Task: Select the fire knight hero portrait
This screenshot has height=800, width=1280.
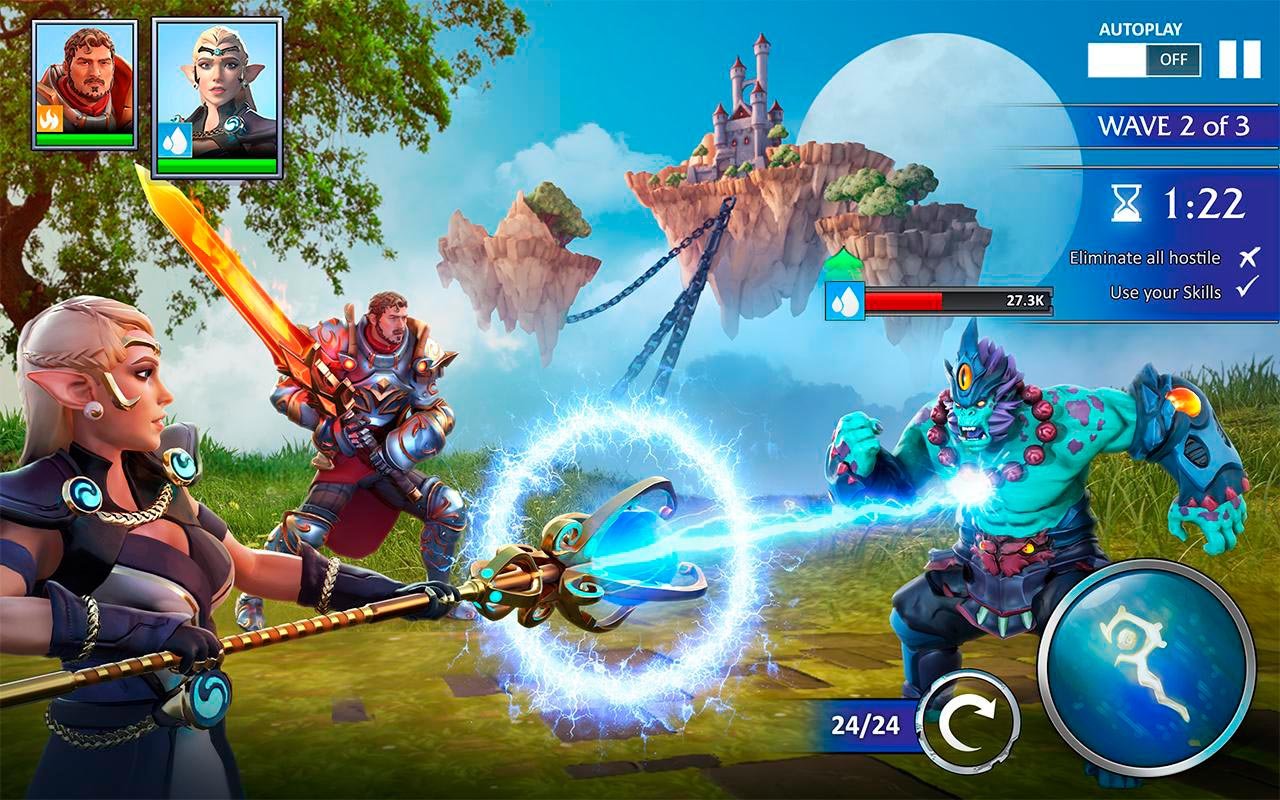Action: (85, 82)
